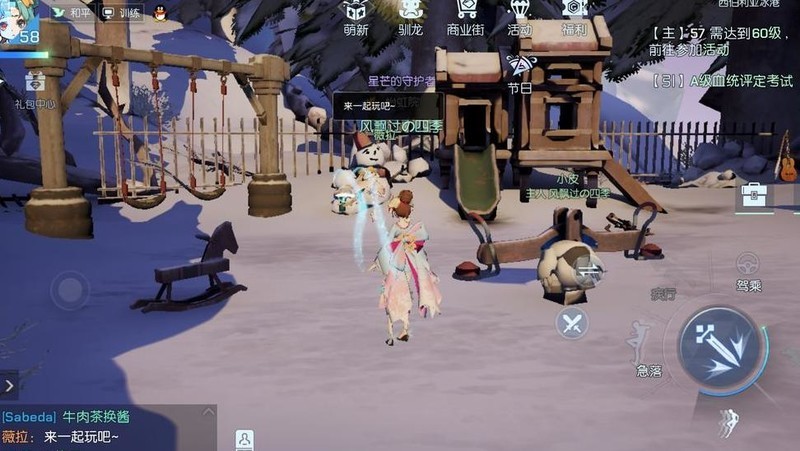The width and height of the screenshot is (800, 451).
Task: Select the 训练 training button
Action: (121, 13)
